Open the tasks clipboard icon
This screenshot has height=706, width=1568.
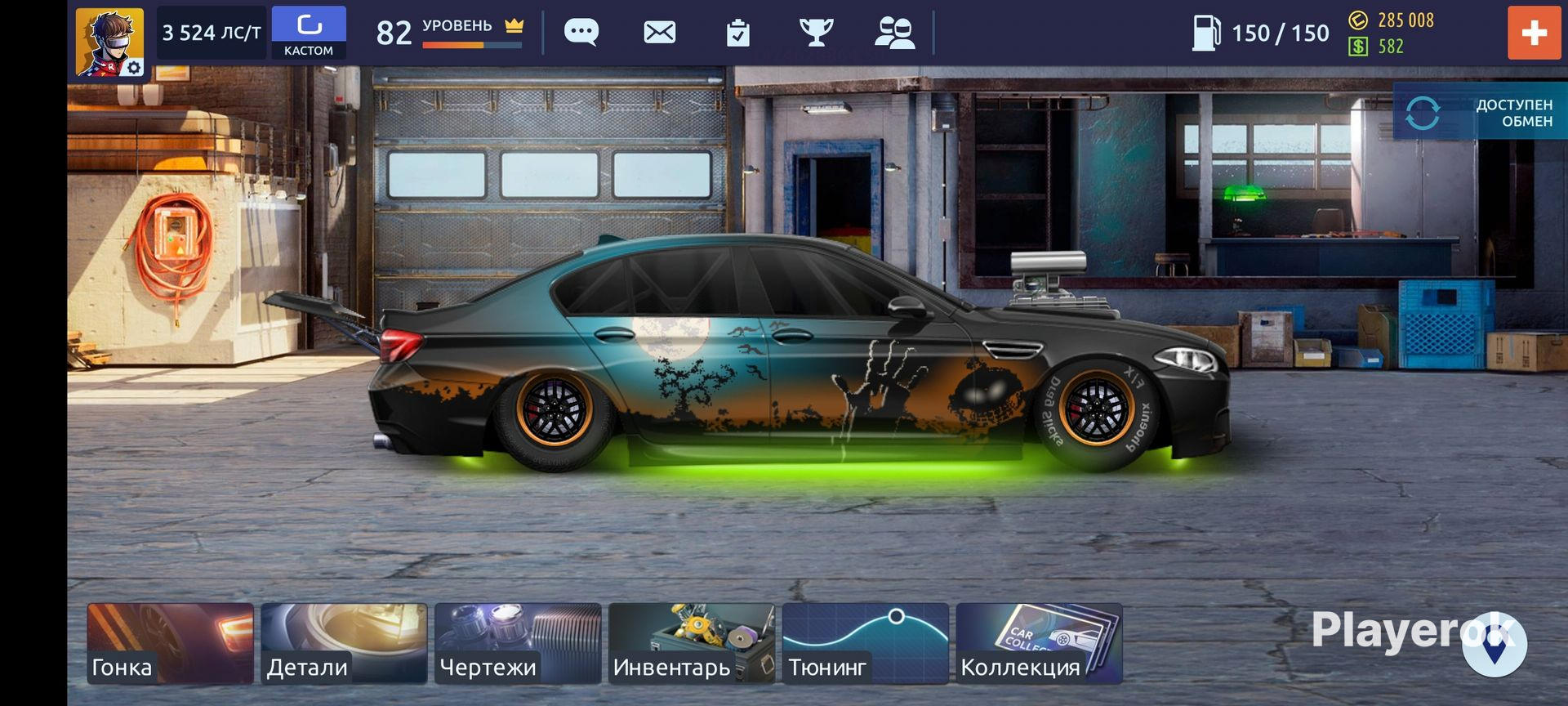tap(738, 34)
